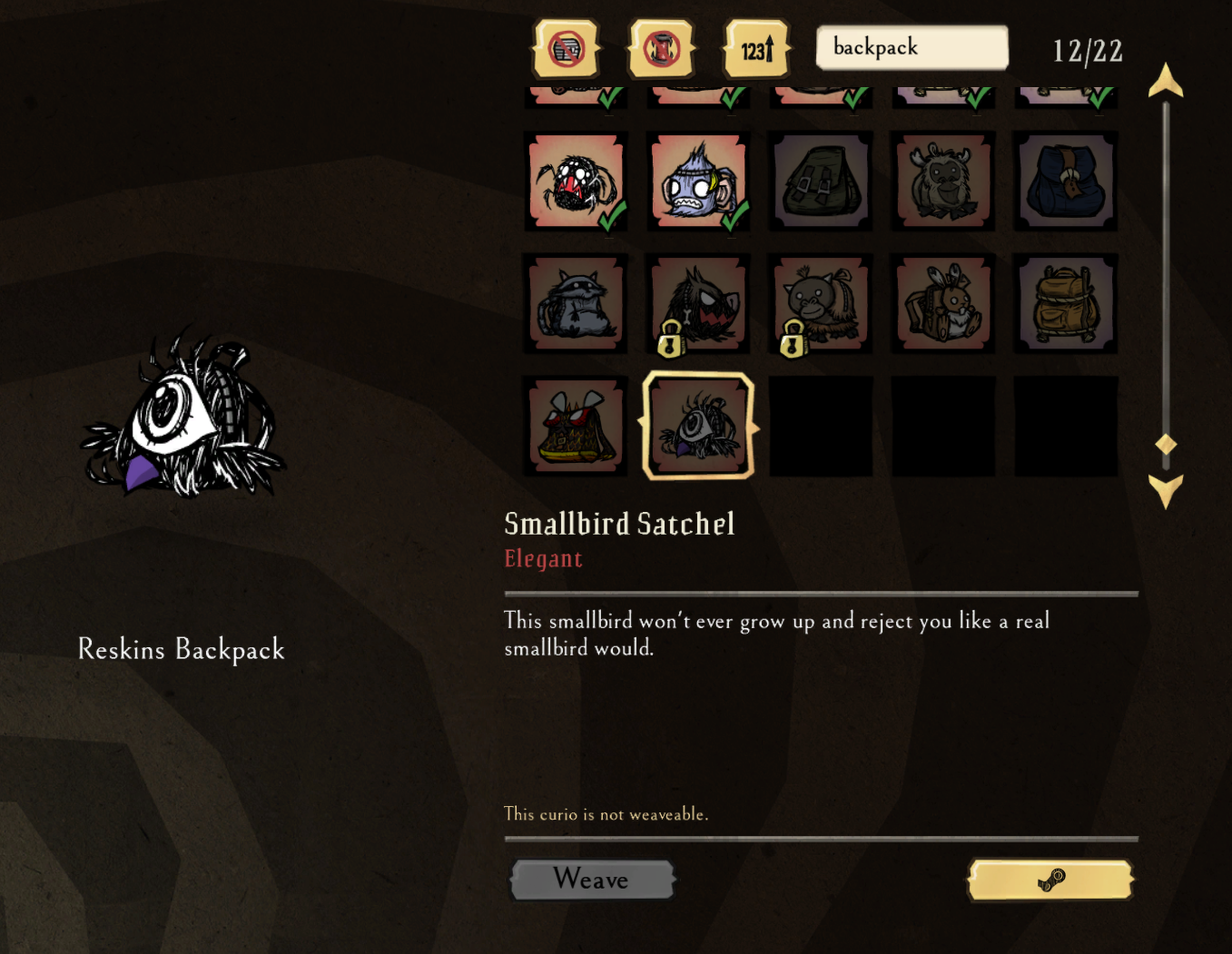Toggle ownership checkmark on the blue creature skin

(735, 217)
